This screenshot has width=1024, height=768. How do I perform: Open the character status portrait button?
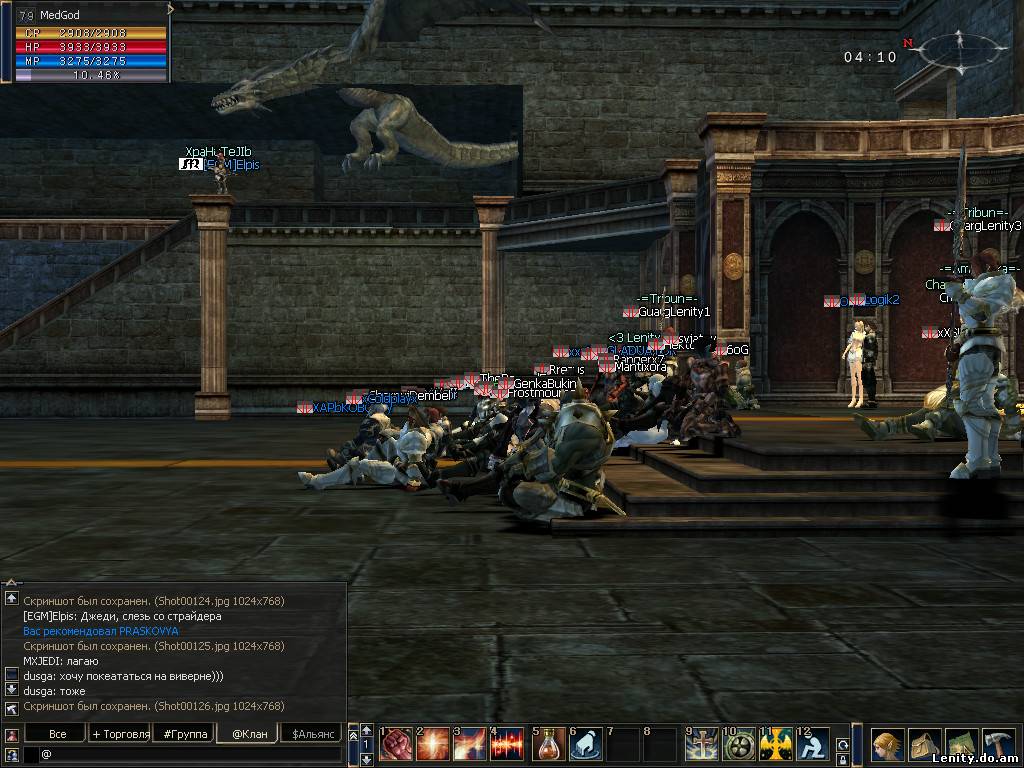[x=887, y=744]
